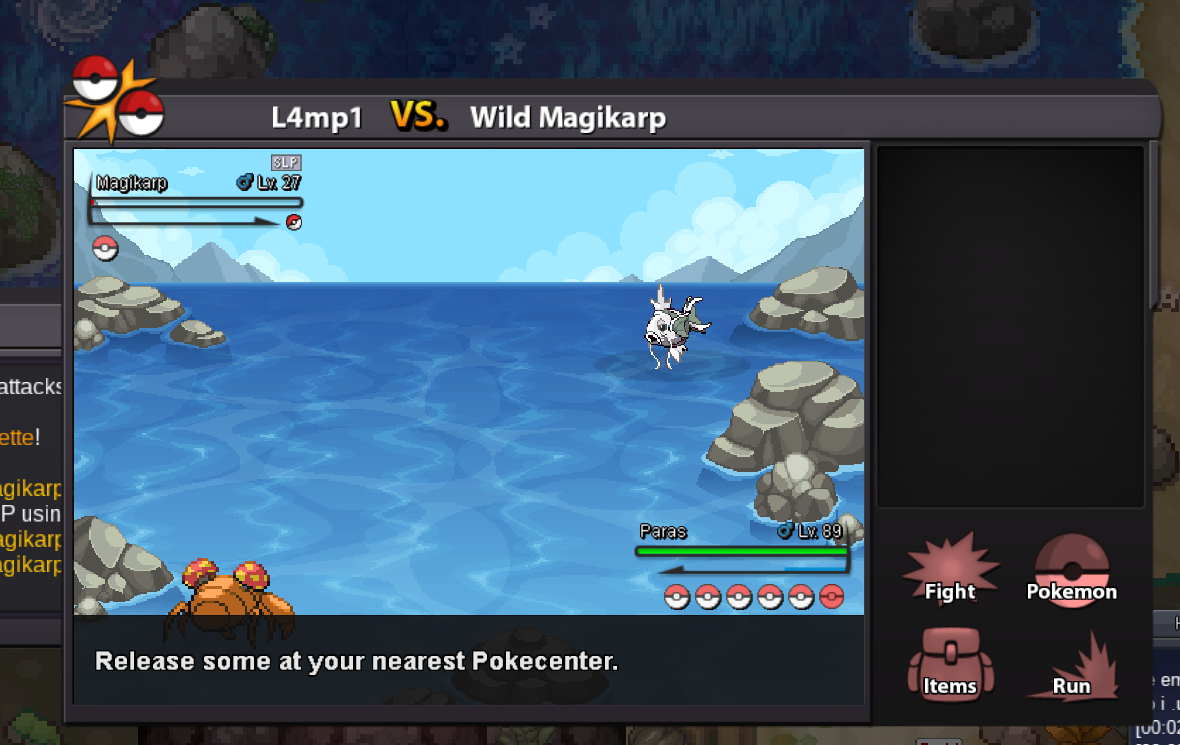
Task: Open the Items bag
Action: point(950,666)
